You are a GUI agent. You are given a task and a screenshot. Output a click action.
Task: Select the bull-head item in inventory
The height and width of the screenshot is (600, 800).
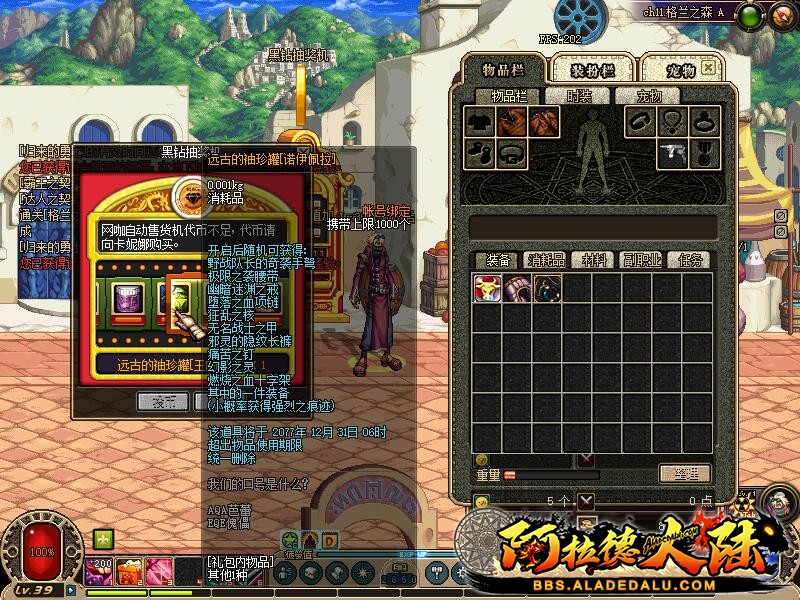tap(488, 288)
